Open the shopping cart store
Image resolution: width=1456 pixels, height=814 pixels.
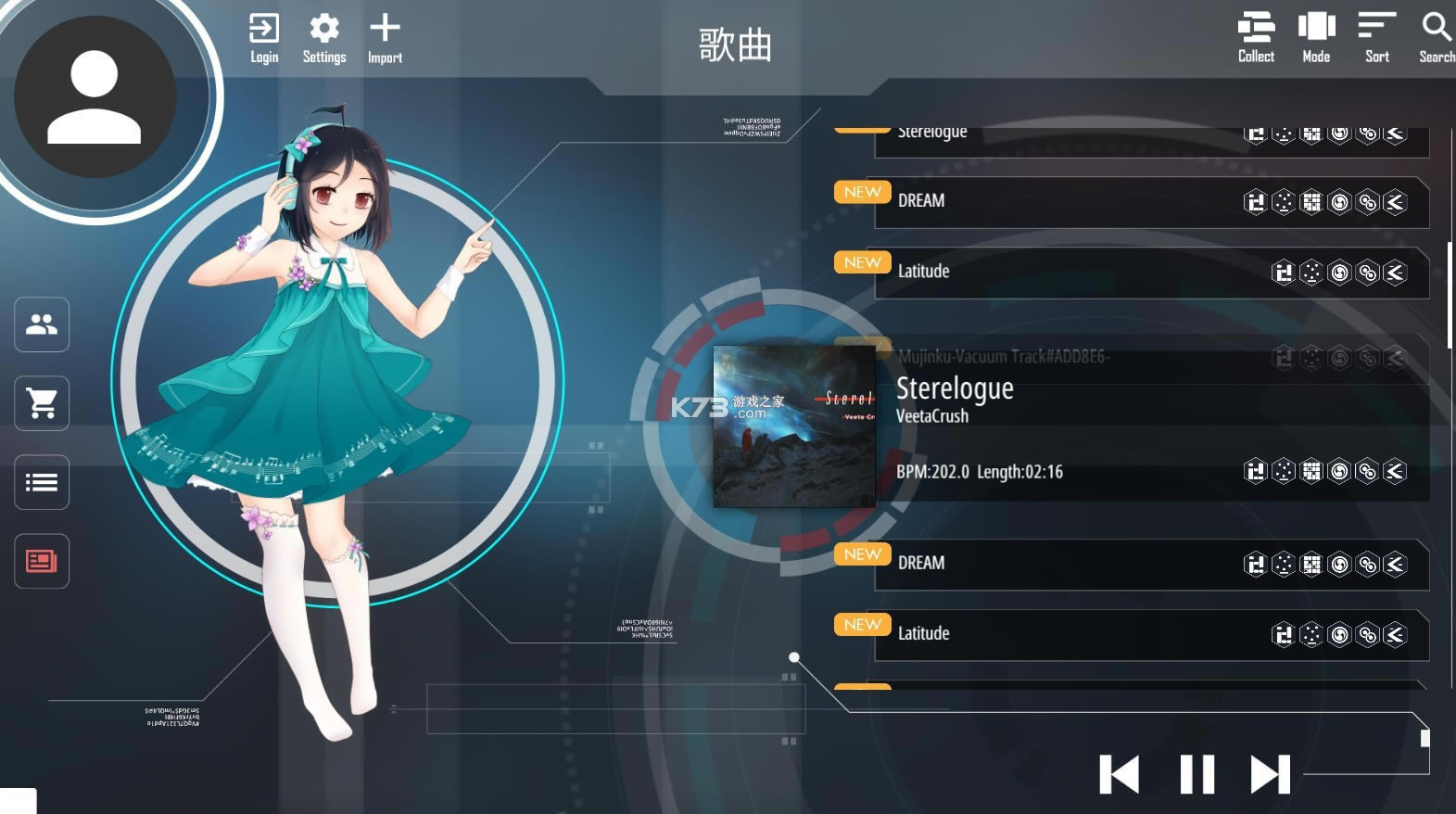[x=42, y=403]
